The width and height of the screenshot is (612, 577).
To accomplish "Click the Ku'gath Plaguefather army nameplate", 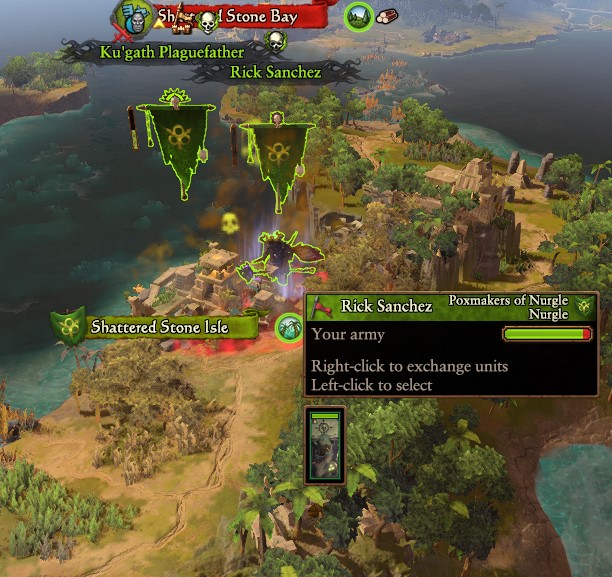I will pyautogui.click(x=174, y=50).
